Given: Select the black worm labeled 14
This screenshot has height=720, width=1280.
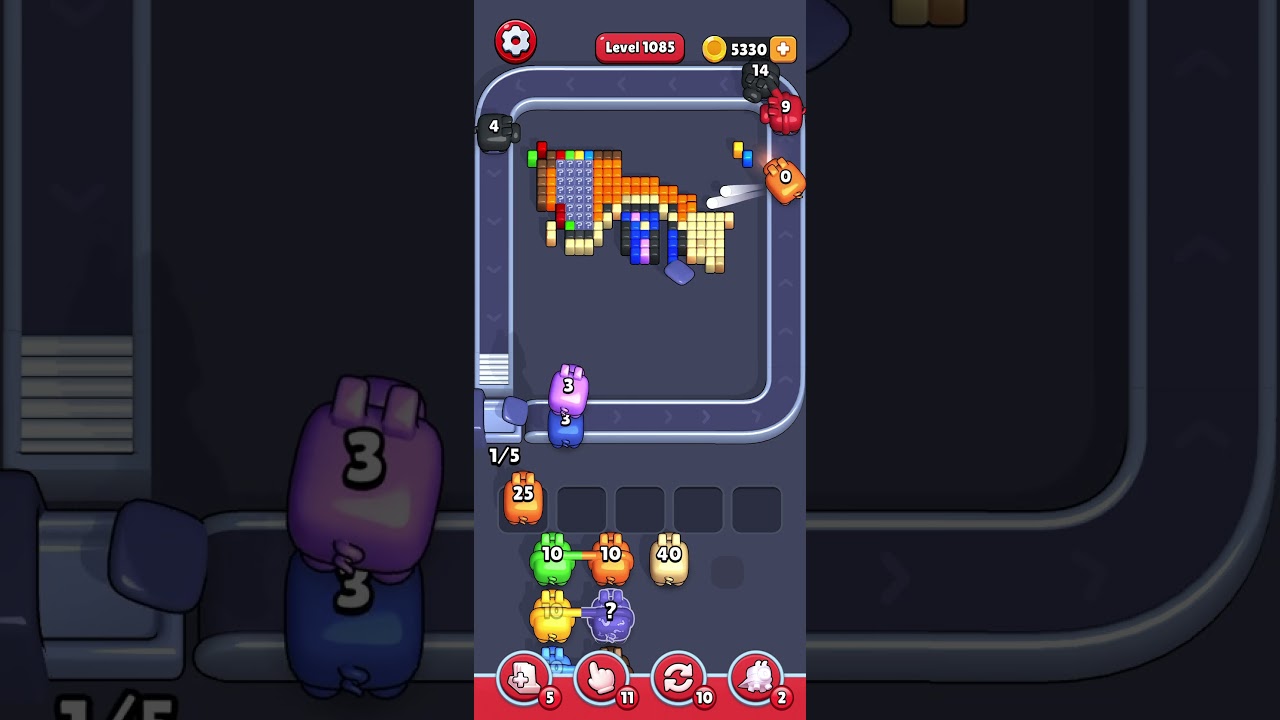Looking at the screenshot, I should (758, 84).
